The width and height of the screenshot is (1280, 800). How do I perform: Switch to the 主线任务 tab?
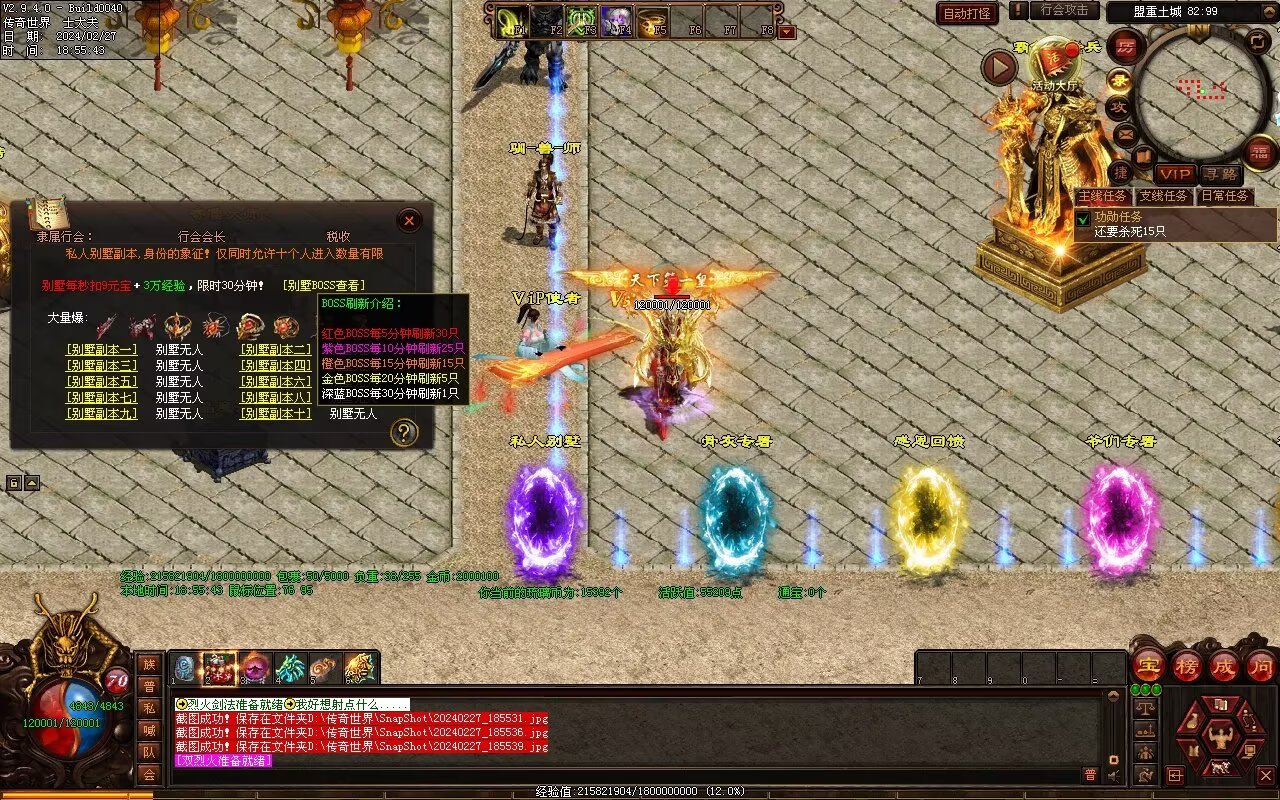click(x=1103, y=196)
